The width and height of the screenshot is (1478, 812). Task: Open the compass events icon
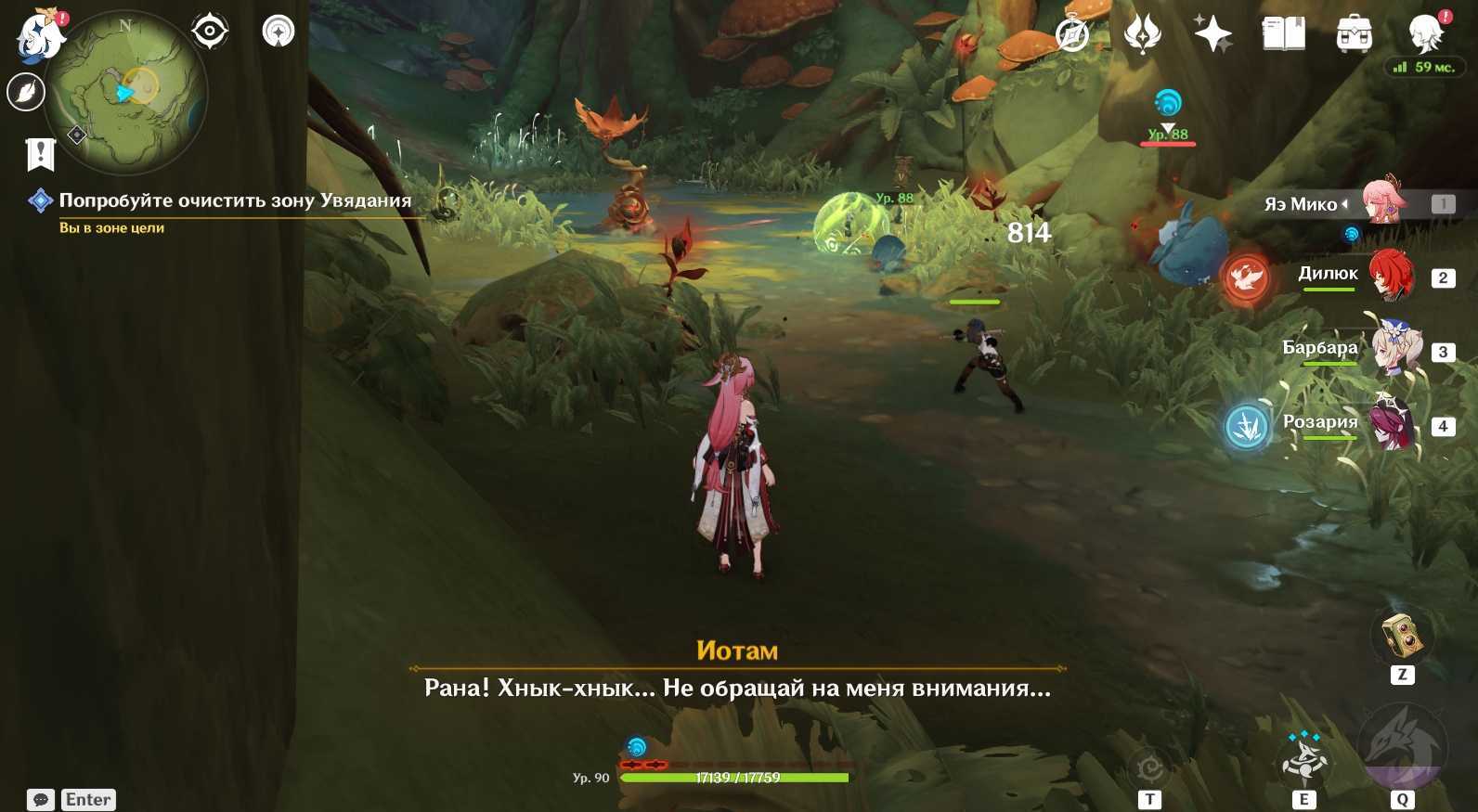tap(1072, 35)
